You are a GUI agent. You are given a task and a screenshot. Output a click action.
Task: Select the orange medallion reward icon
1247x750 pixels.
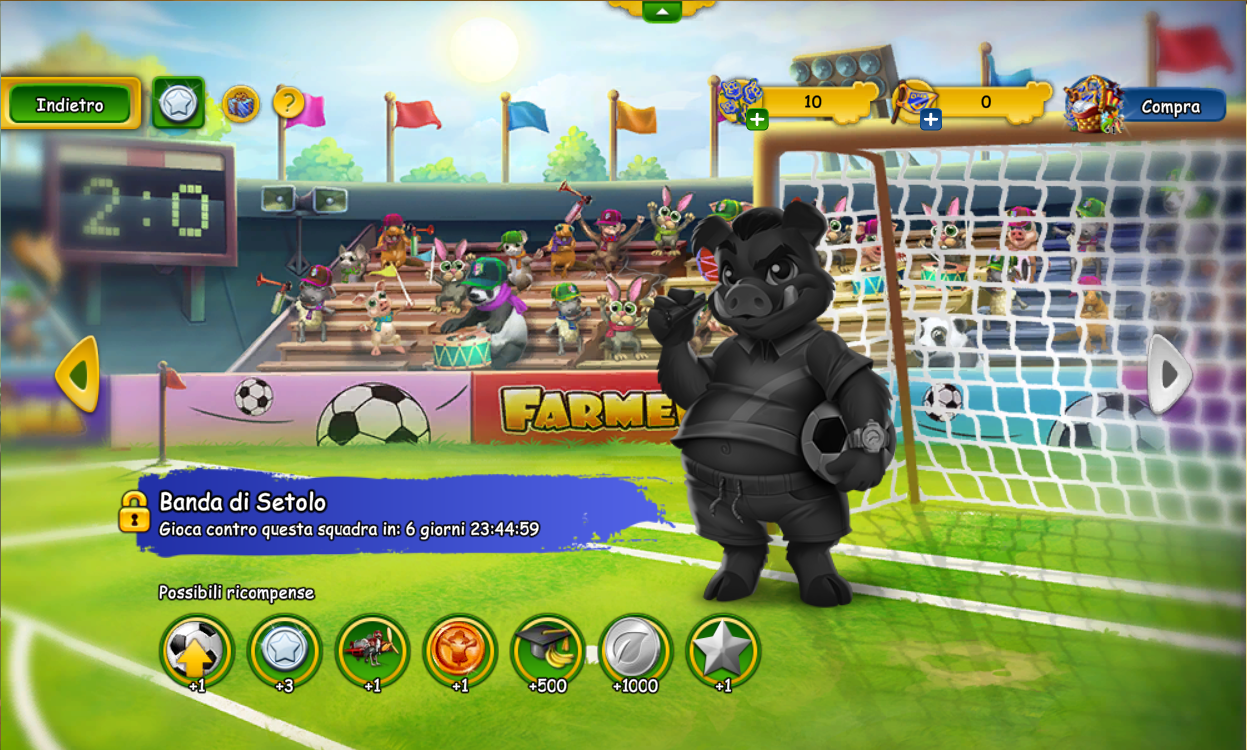459,650
